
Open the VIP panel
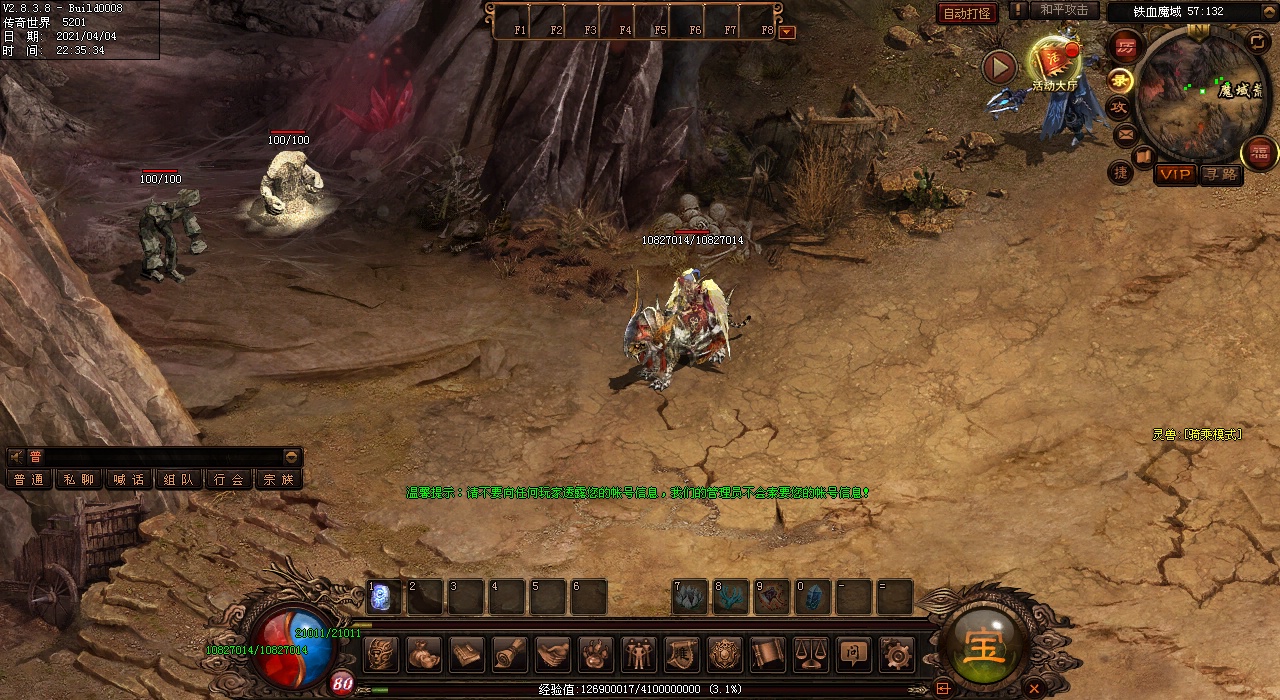click(x=1175, y=174)
